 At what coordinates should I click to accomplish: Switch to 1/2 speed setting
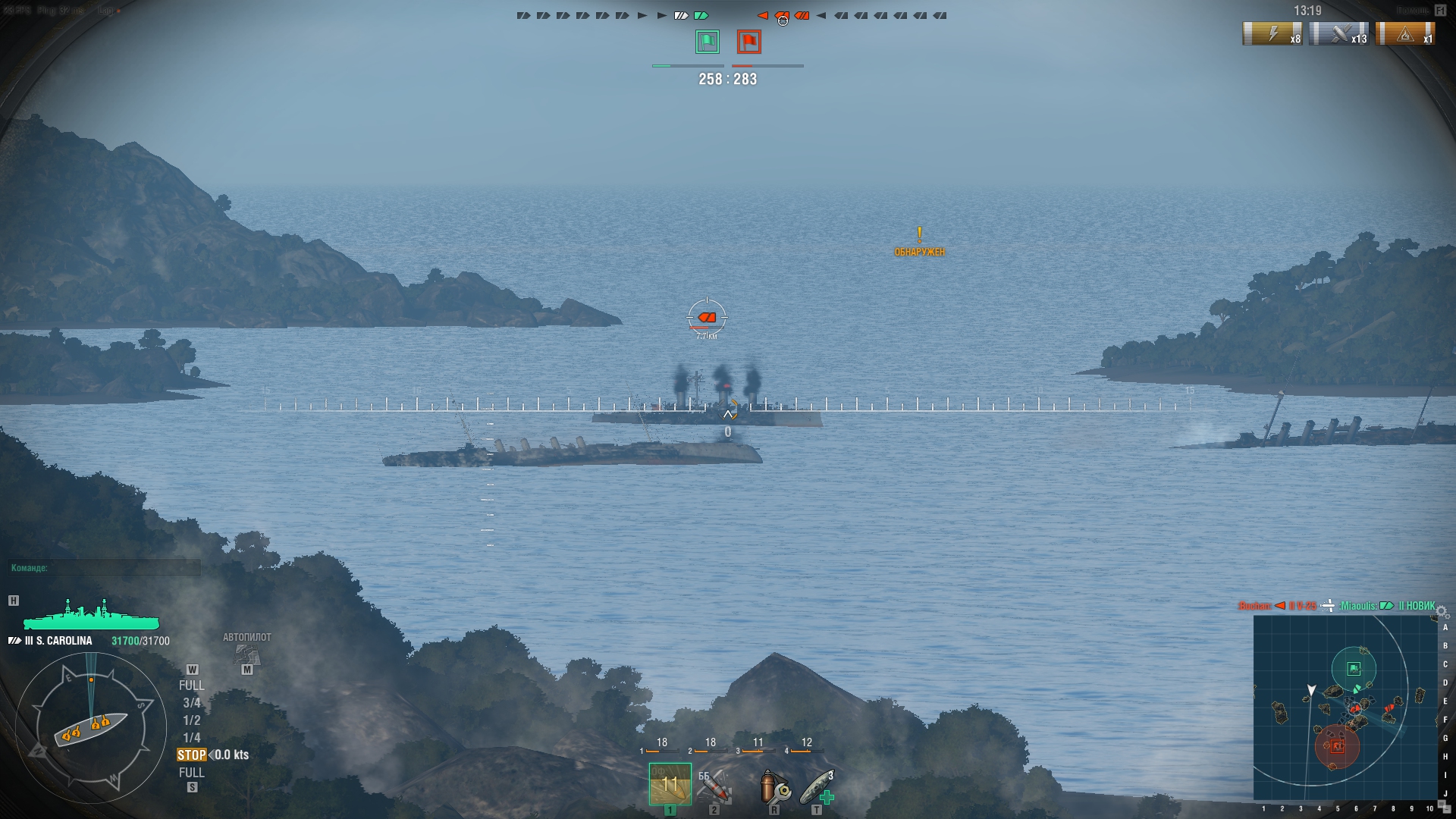coord(191,721)
